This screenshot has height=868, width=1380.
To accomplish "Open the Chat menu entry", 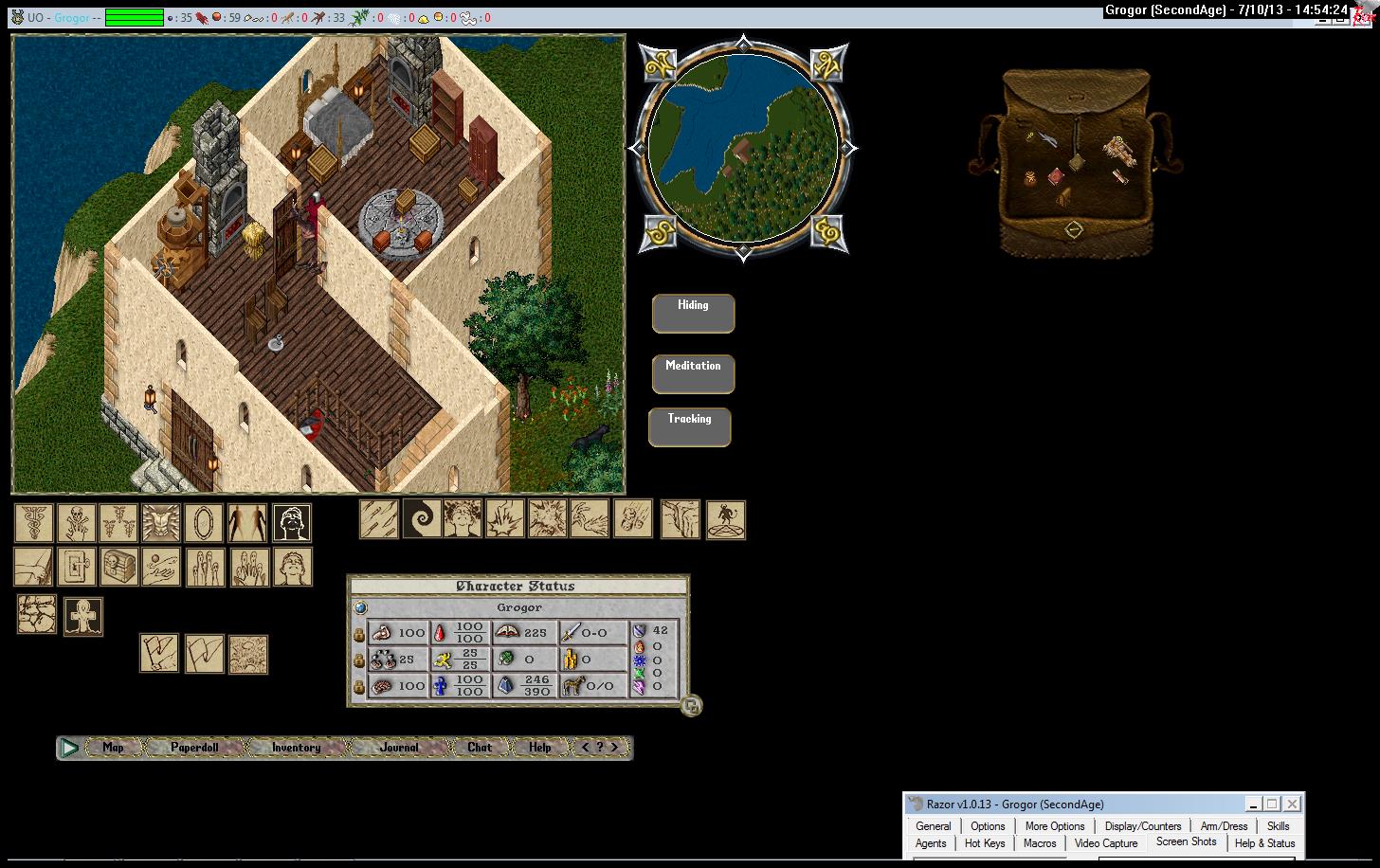I will point(480,748).
